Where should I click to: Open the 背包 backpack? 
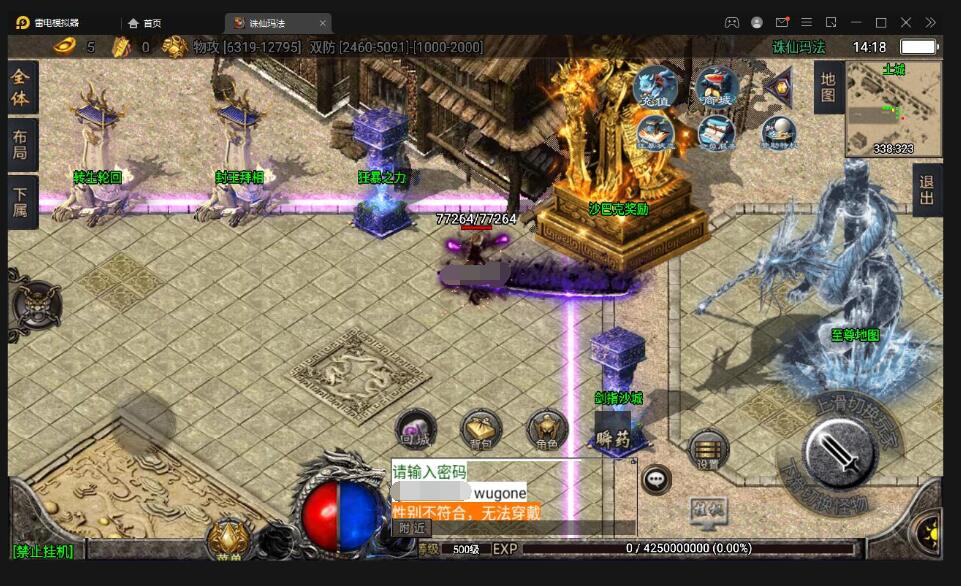481,430
